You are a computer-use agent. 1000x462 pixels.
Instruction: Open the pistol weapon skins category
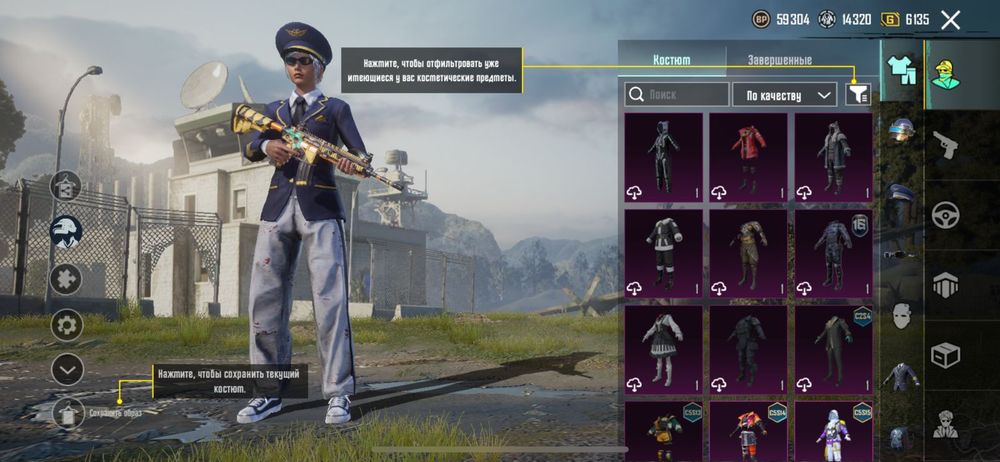click(x=946, y=145)
